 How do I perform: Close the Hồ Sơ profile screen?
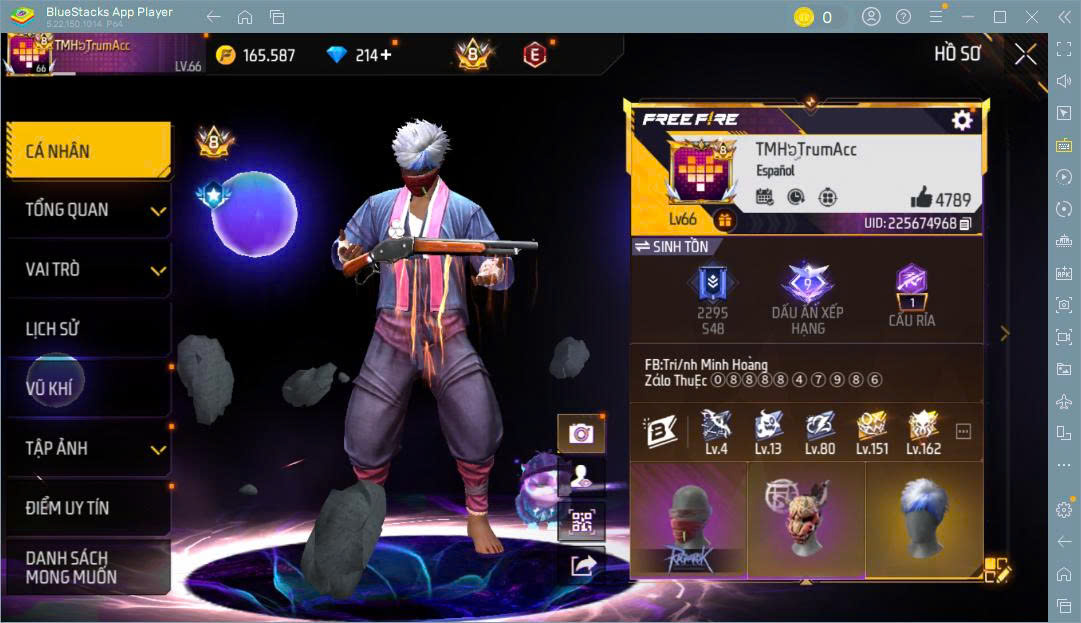point(1025,55)
